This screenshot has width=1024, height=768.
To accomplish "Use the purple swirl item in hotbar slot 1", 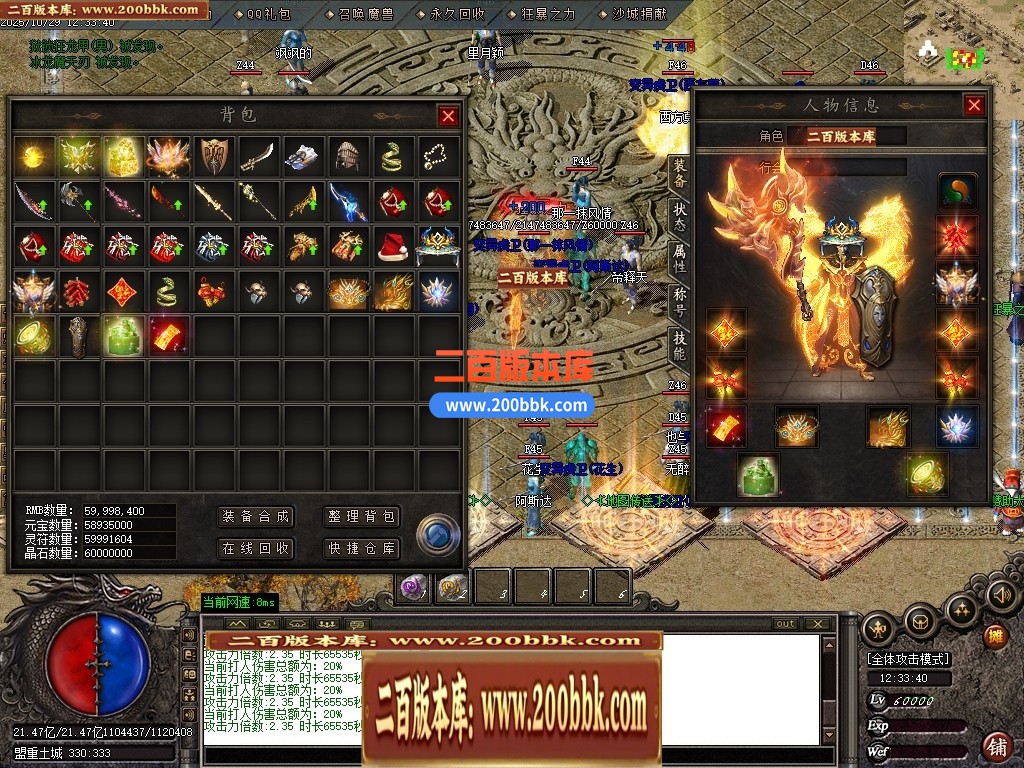I will (x=414, y=588).
